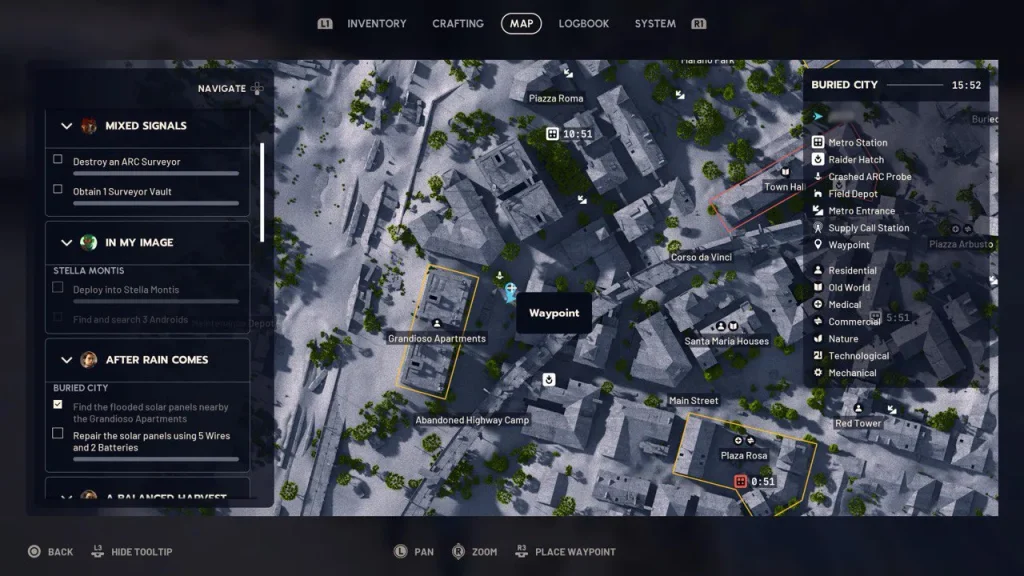Toggle the Repair the solar panels objective

pyautogui.click(x=58, y=434)
